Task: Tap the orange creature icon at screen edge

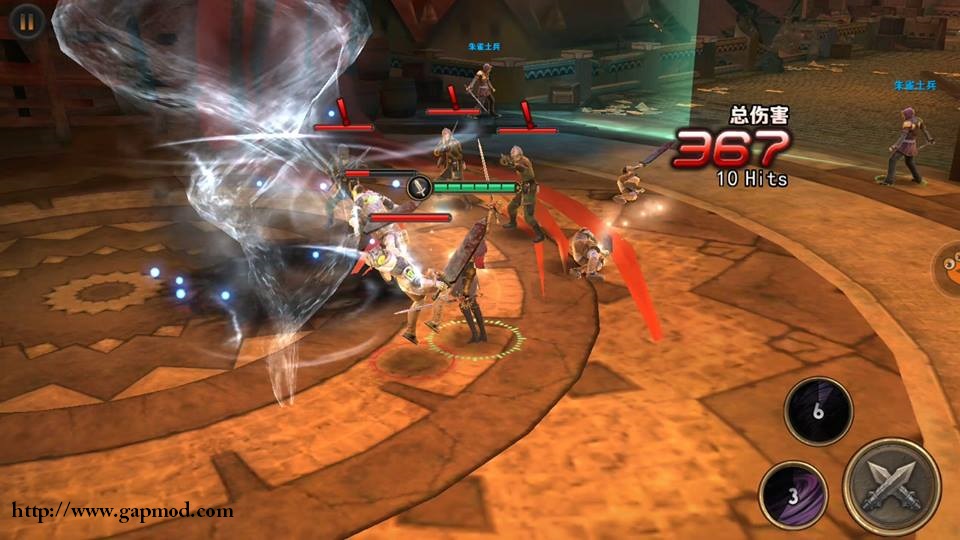Action: 948,270
